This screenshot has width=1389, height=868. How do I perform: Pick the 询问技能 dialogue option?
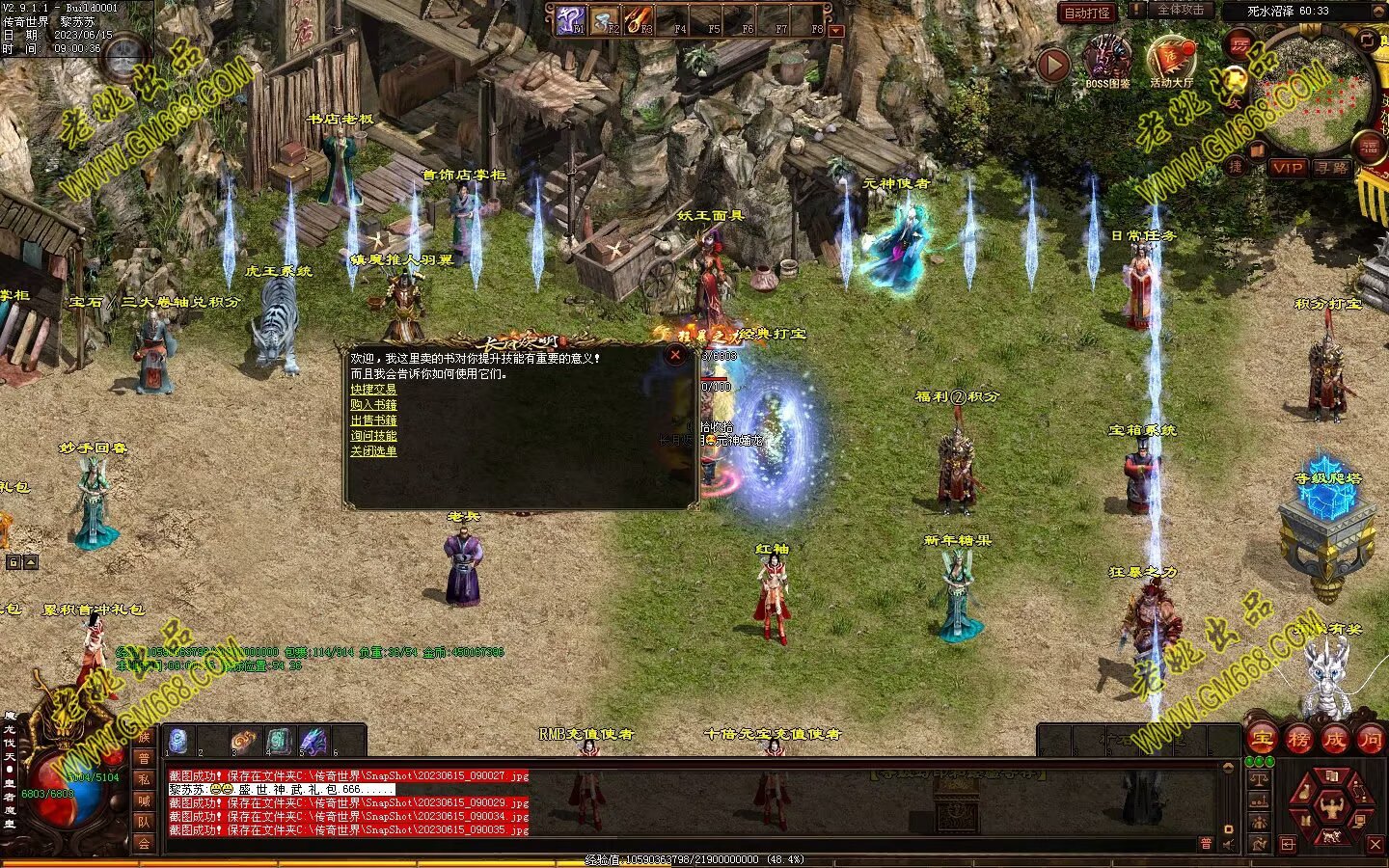pos(373,436)
